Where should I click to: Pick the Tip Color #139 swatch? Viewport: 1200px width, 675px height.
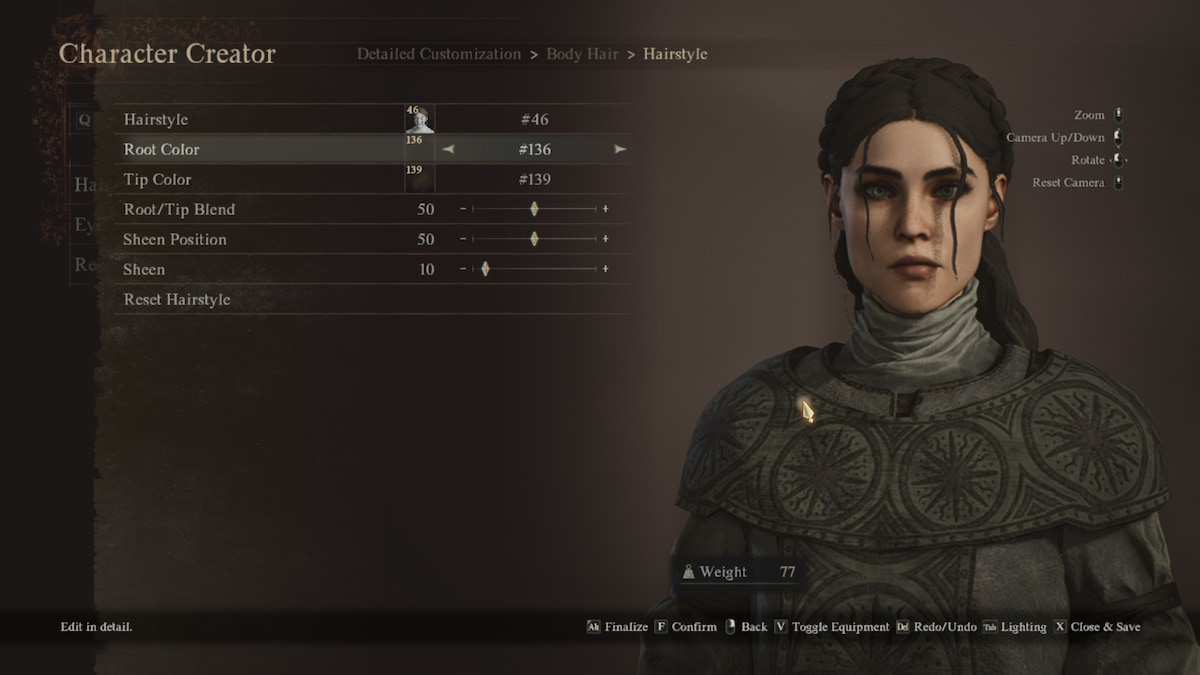coord(419,180)
